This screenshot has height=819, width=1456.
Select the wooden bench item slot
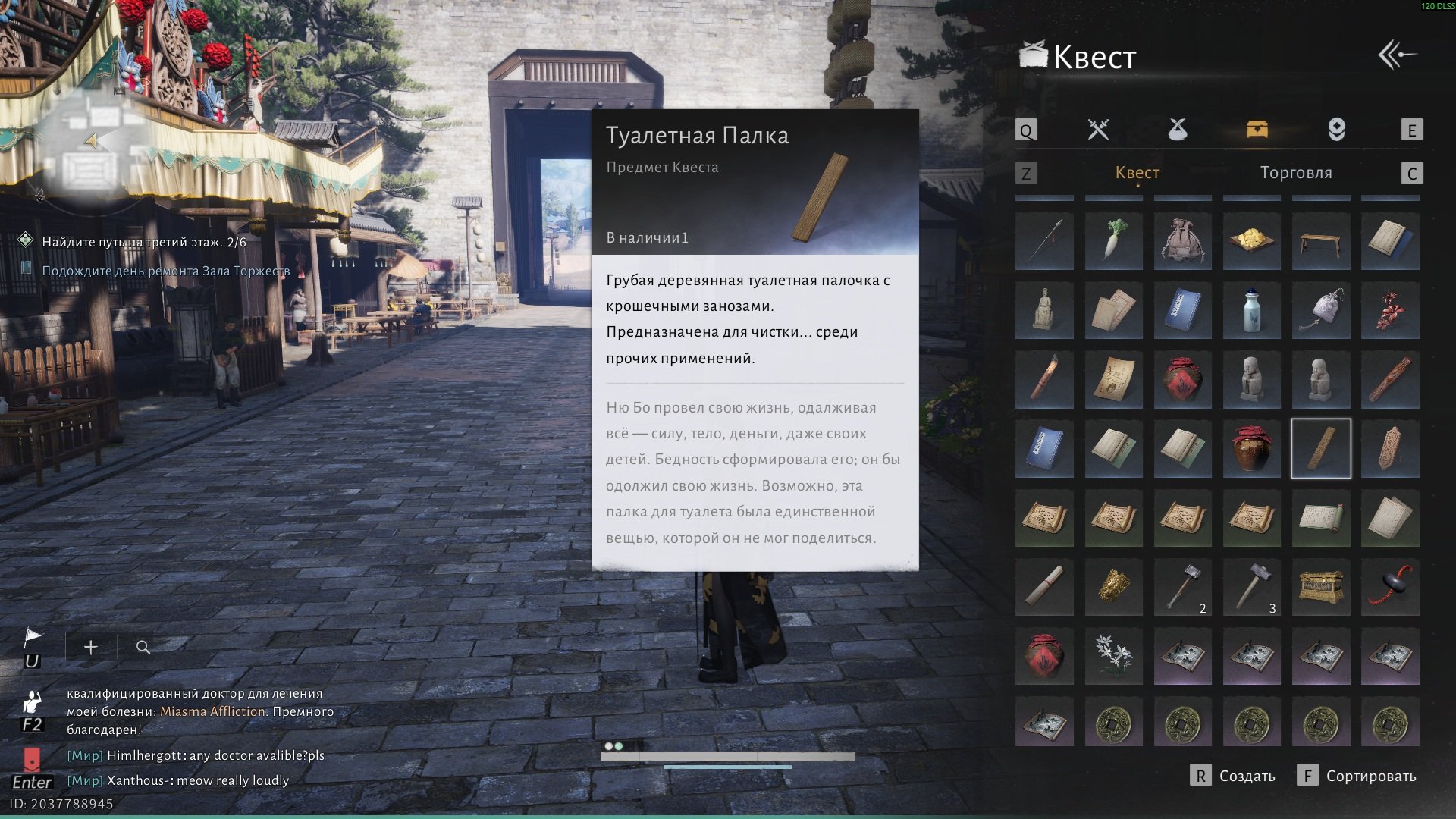(x=1321, y=241)
